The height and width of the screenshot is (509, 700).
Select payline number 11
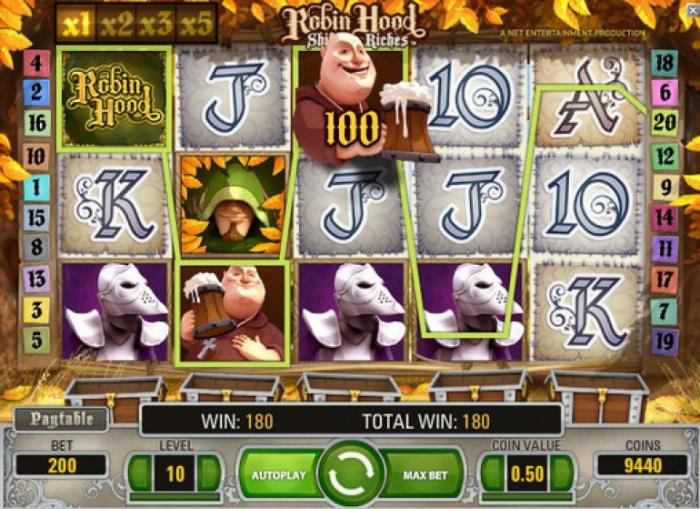[x=664, y=248]
